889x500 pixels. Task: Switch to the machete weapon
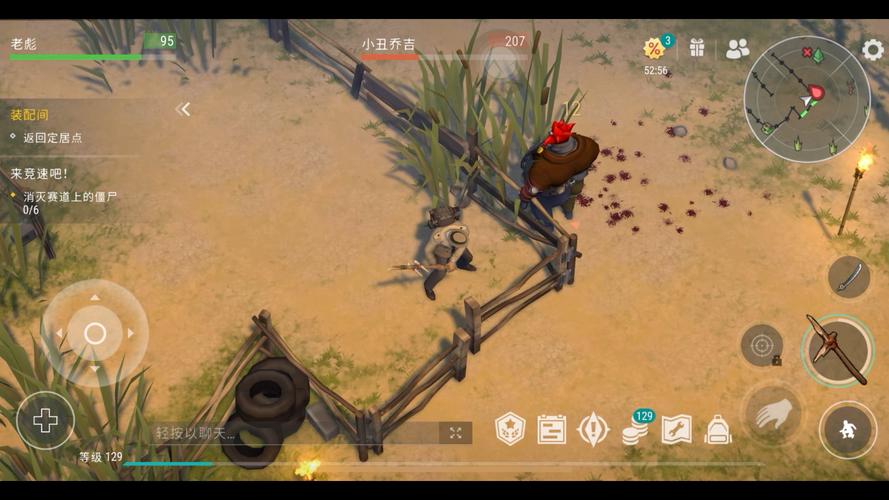(x=848, y=276)
